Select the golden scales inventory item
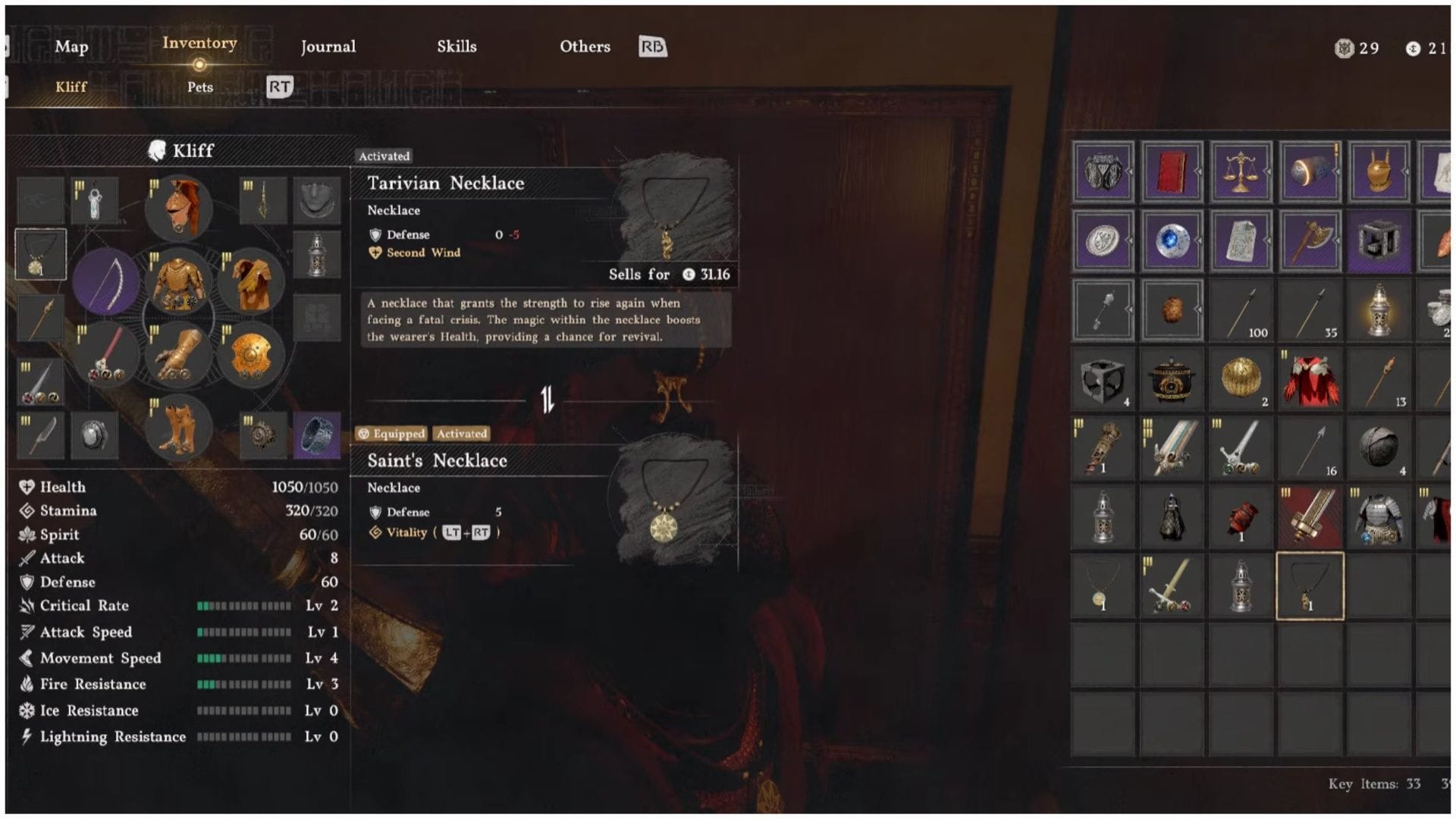1456x819 pixels. click(1241, 172)
